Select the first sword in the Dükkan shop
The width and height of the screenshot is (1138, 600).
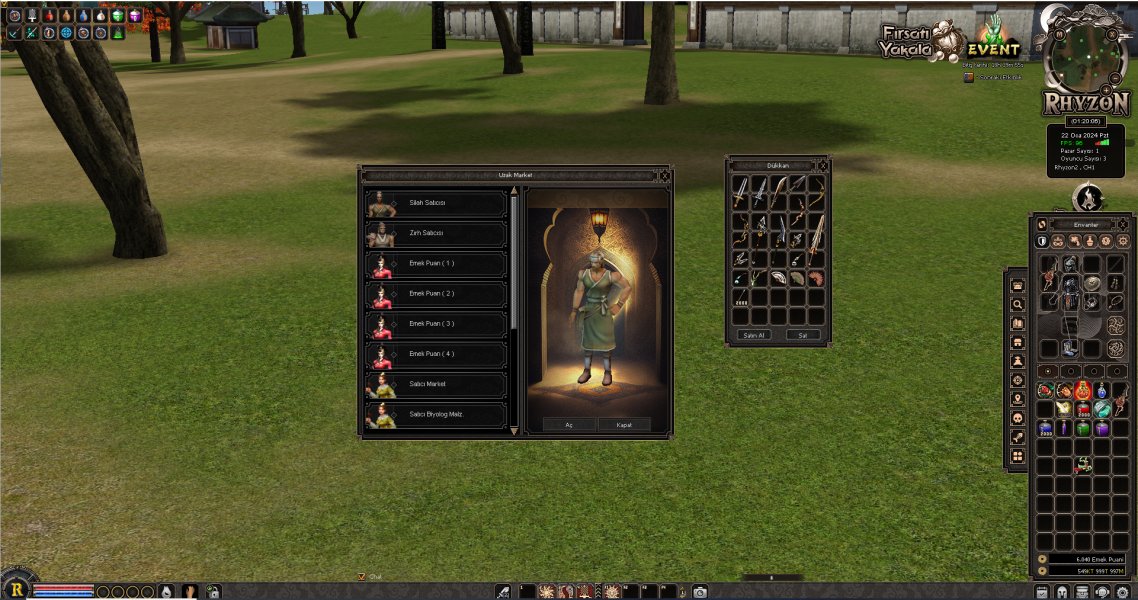point(740,190)
